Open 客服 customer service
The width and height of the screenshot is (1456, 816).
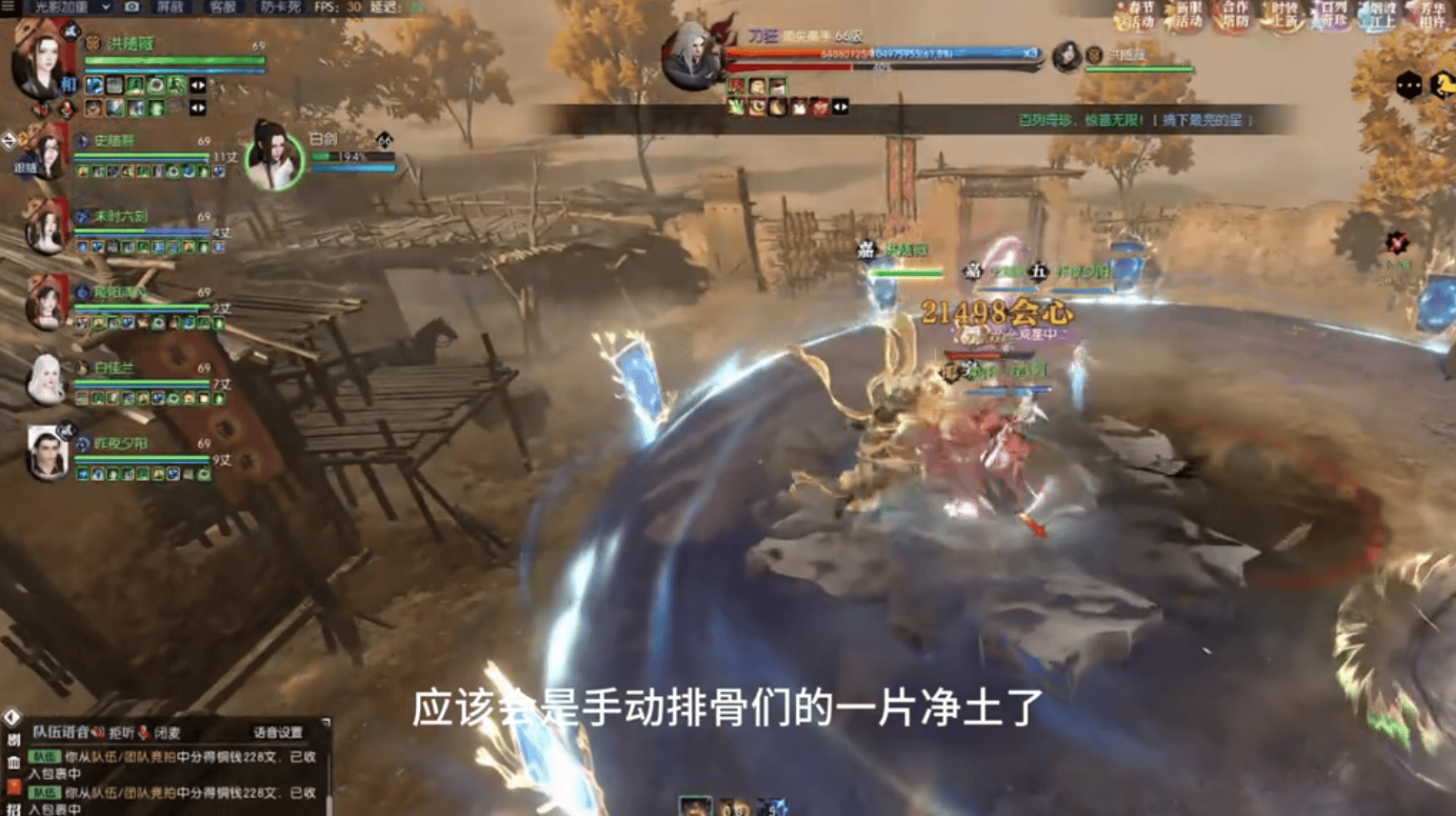point(223,7)
